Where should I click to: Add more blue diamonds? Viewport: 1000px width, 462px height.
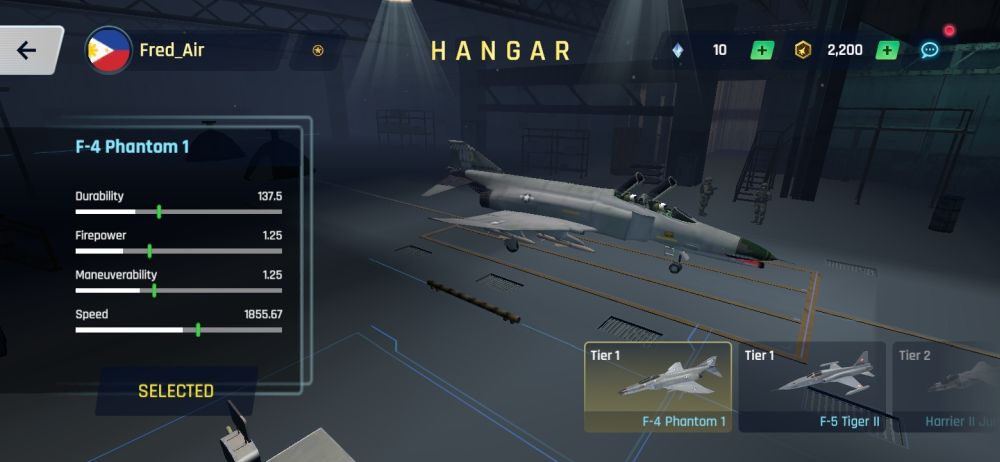coord(762,50)
